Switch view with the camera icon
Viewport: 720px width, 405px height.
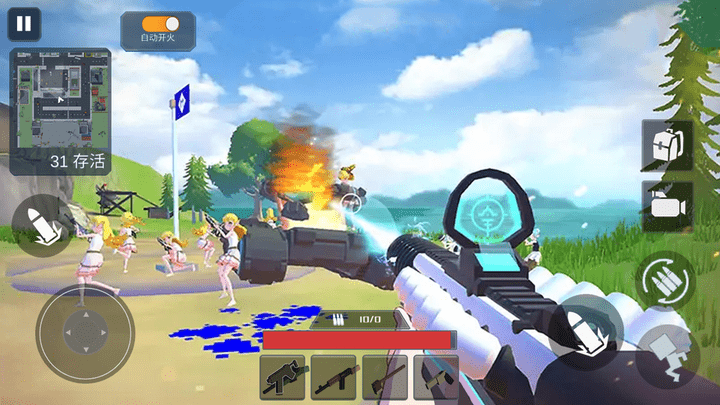pos(666,206)
